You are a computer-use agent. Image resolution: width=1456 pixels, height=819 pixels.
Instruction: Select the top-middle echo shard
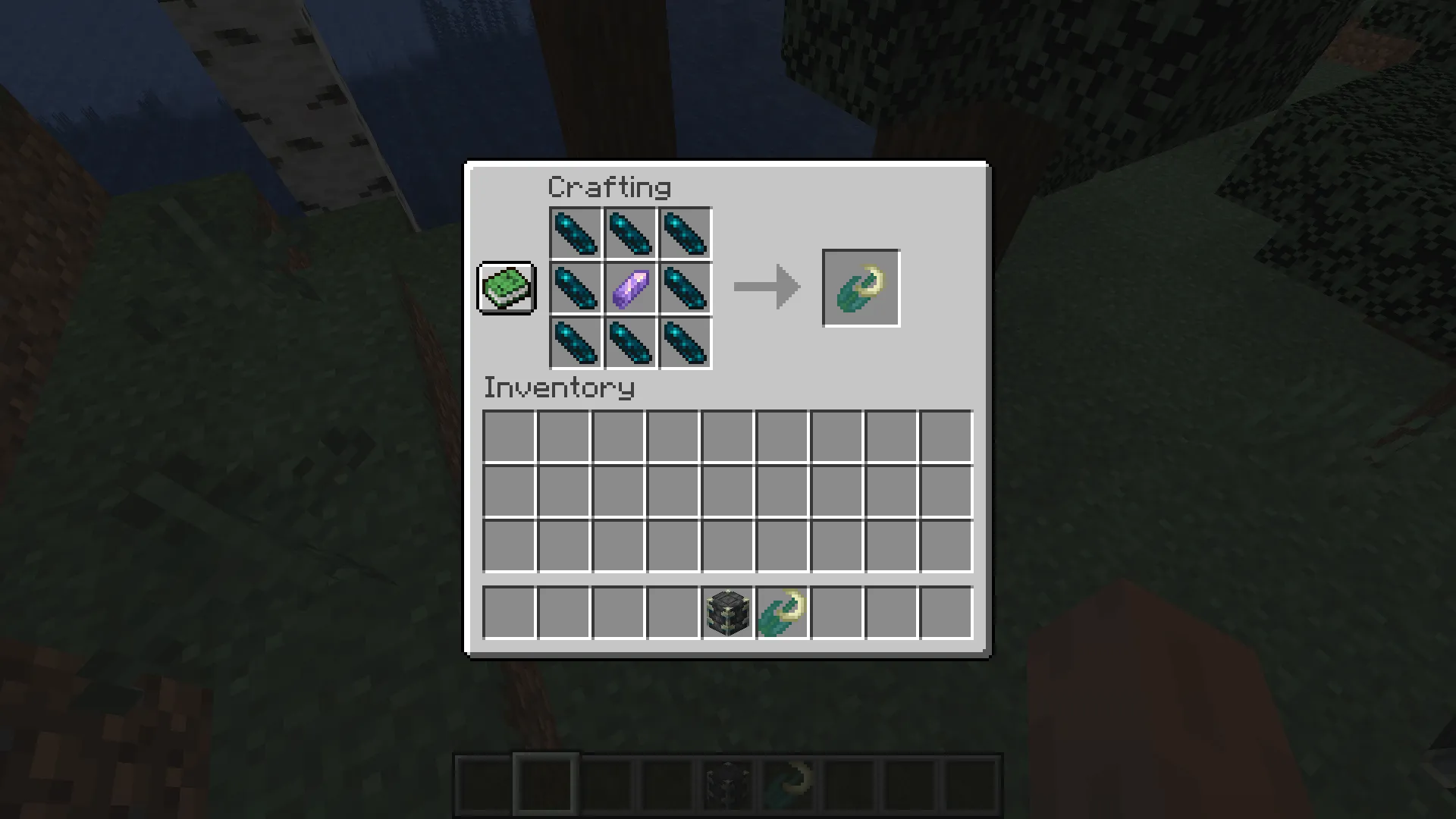pyautogui.click(x=629, y=234)
